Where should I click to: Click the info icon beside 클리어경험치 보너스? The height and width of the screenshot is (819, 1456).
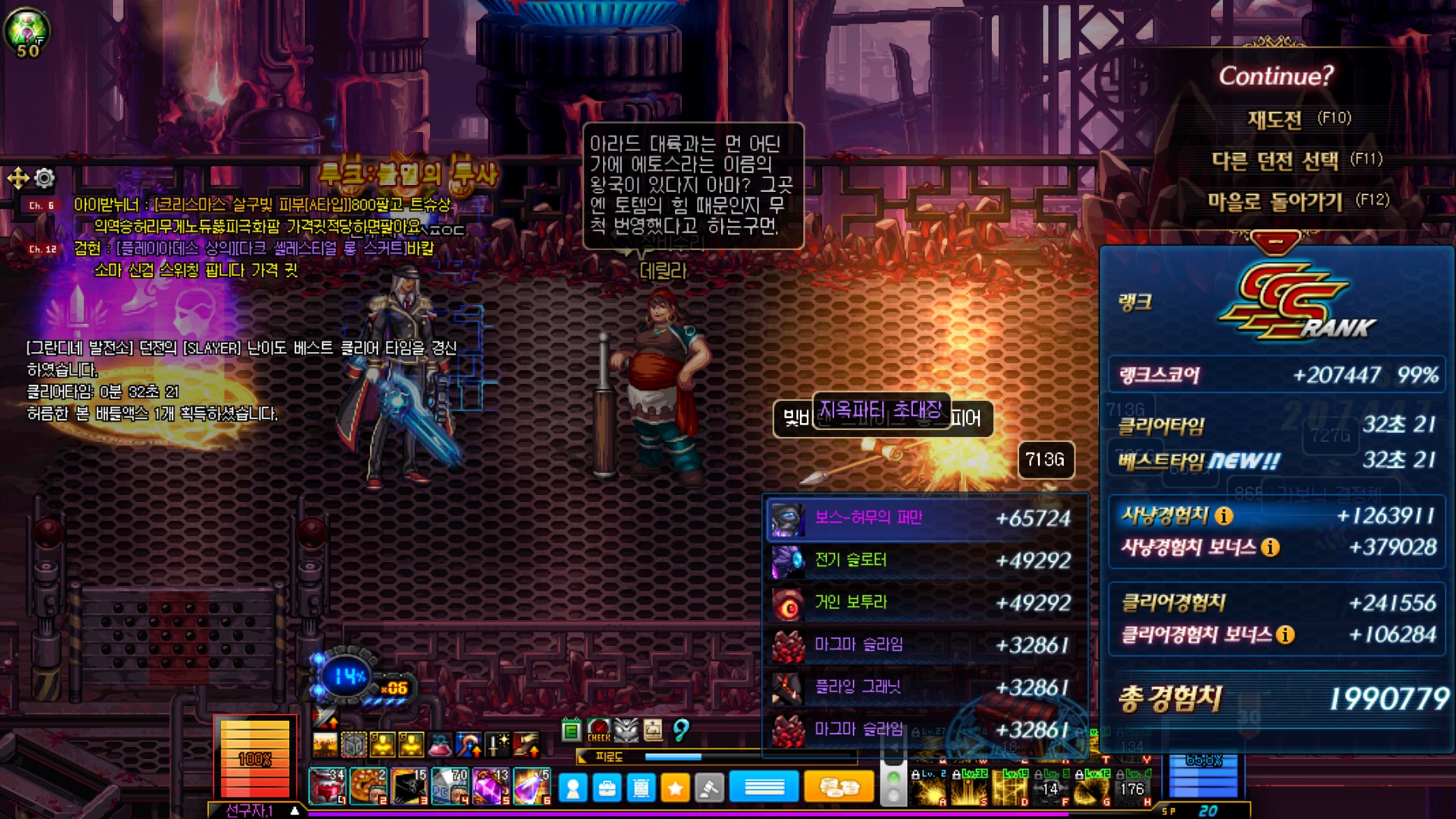[1285, 635]
